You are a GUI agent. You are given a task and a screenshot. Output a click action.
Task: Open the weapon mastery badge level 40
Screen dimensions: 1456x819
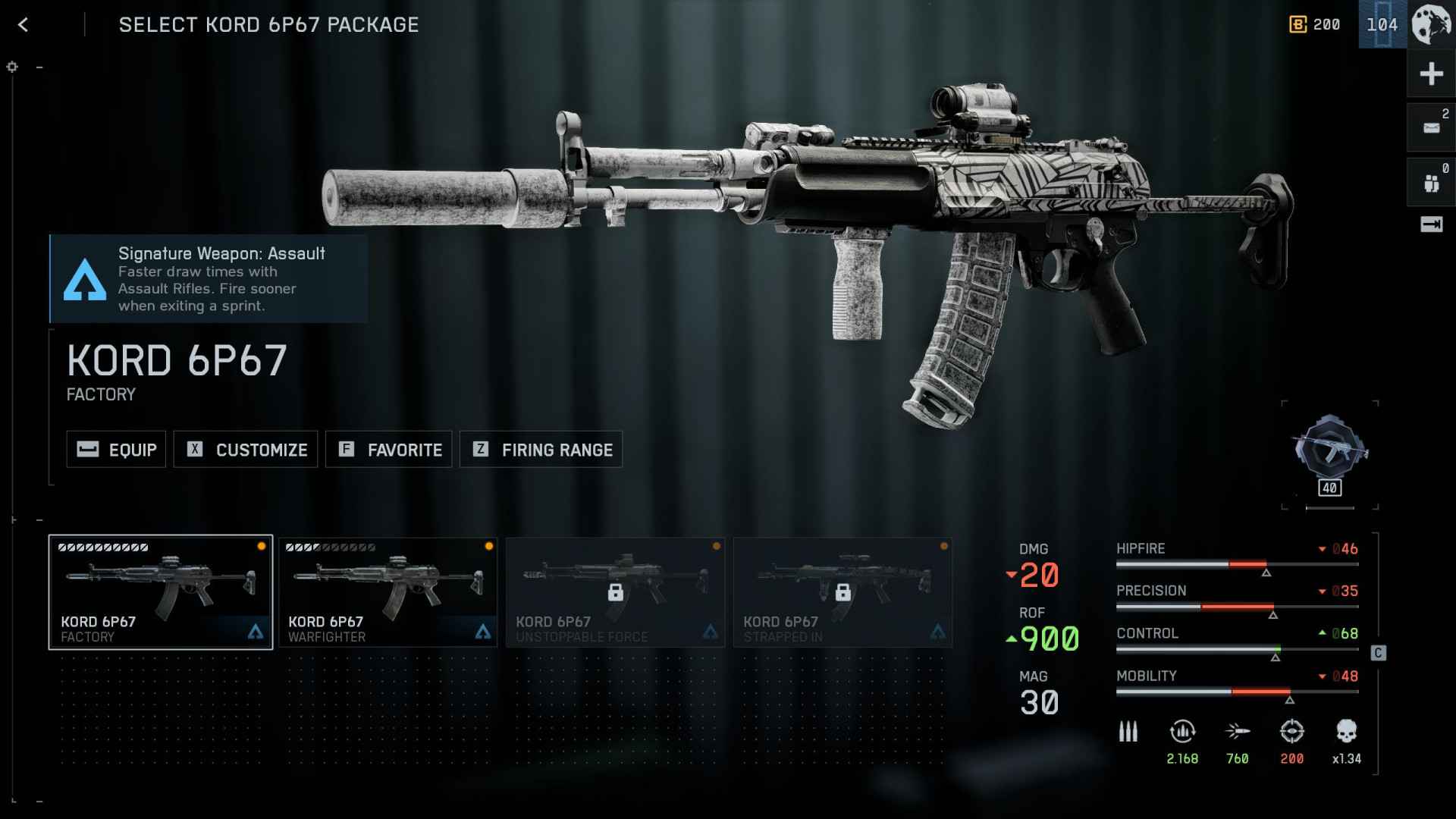click(x=1330, y=453)
